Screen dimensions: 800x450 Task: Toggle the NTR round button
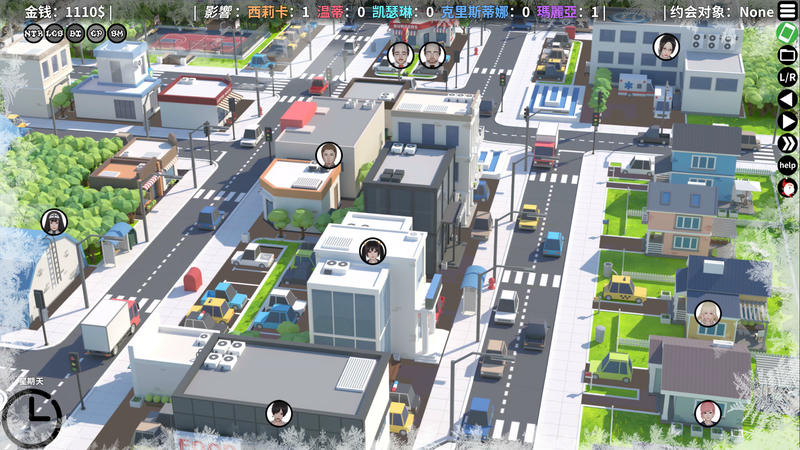(33, 33)
